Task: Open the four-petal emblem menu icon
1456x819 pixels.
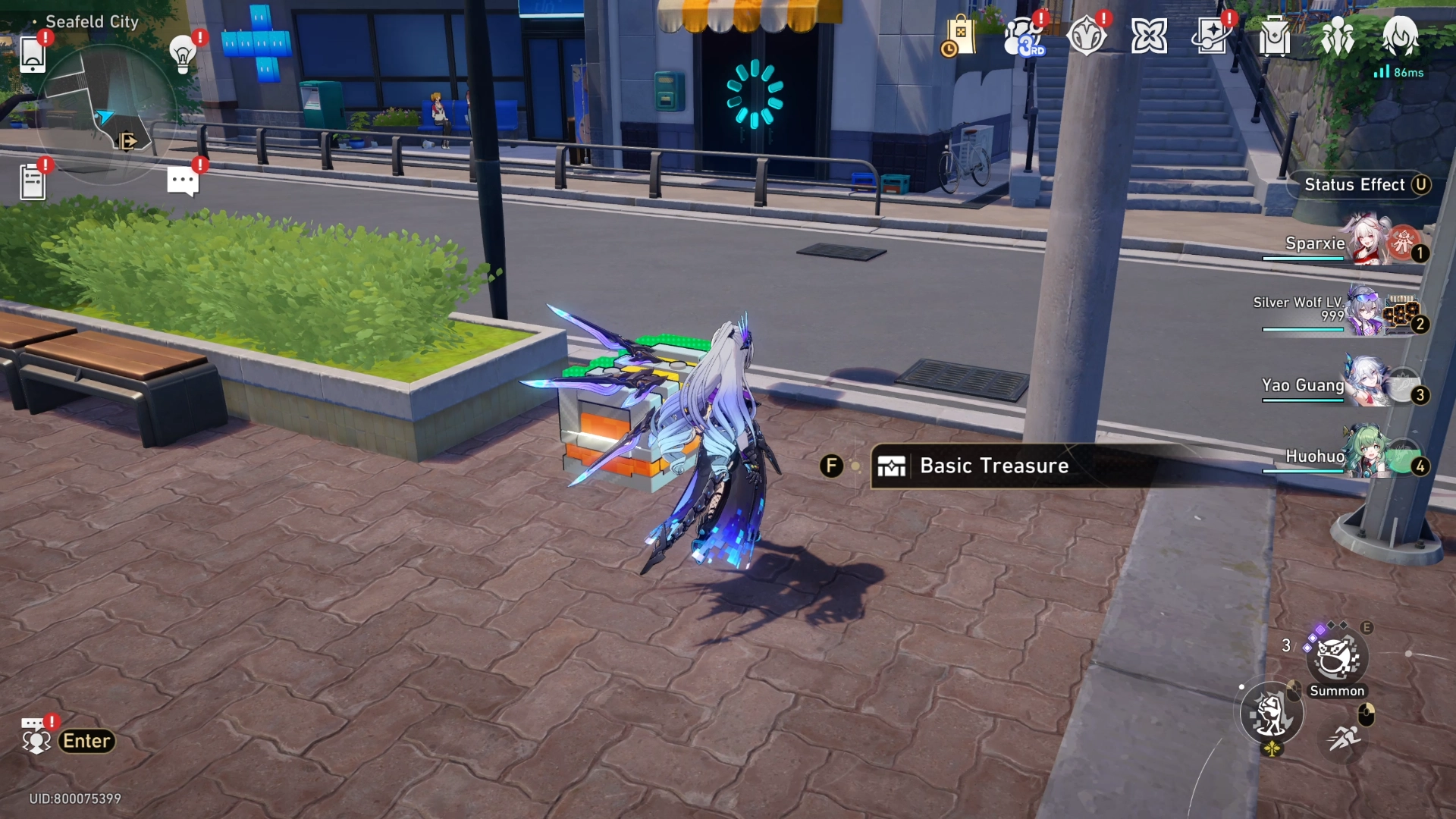Action: tap(1148, 35)
